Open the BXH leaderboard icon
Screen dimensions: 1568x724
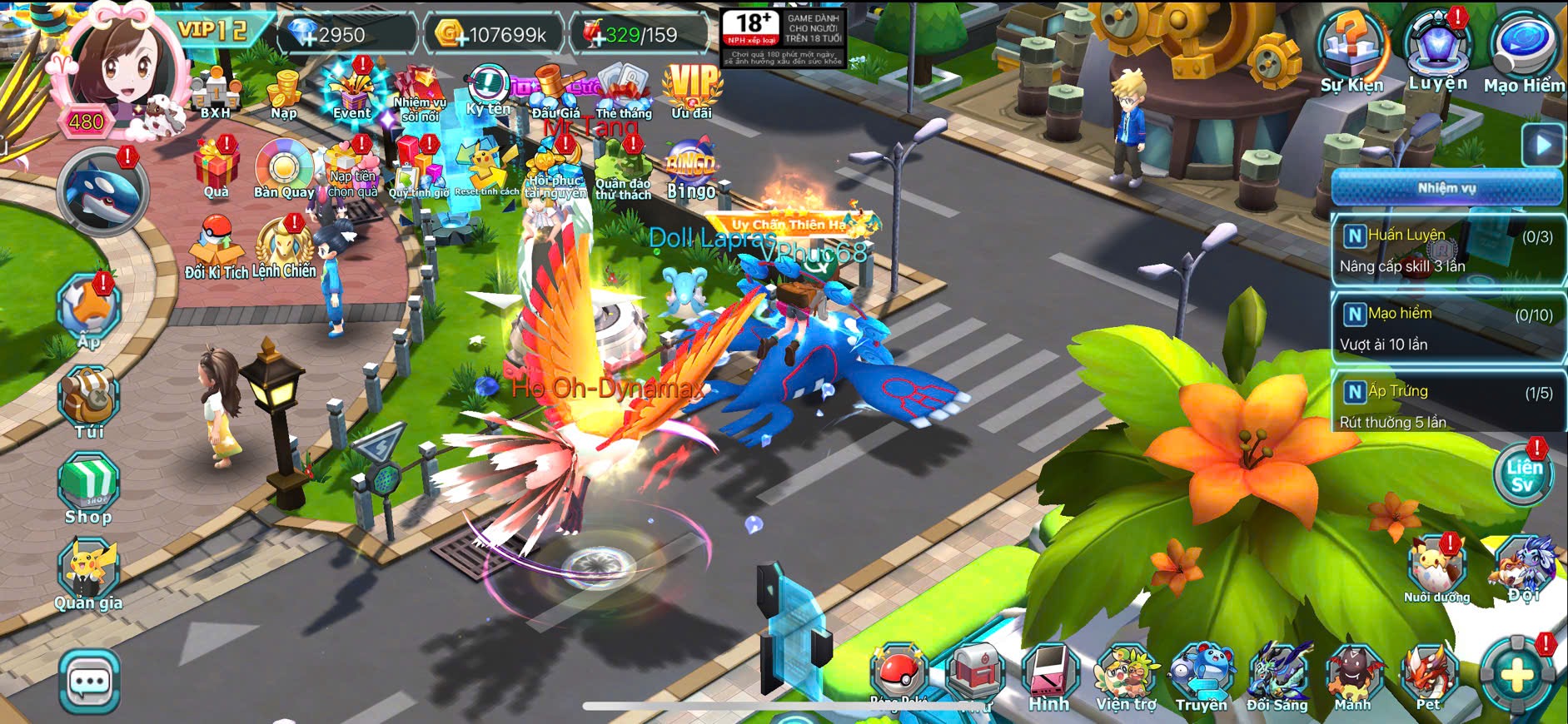pyautogui.click(x=215, y=93)
